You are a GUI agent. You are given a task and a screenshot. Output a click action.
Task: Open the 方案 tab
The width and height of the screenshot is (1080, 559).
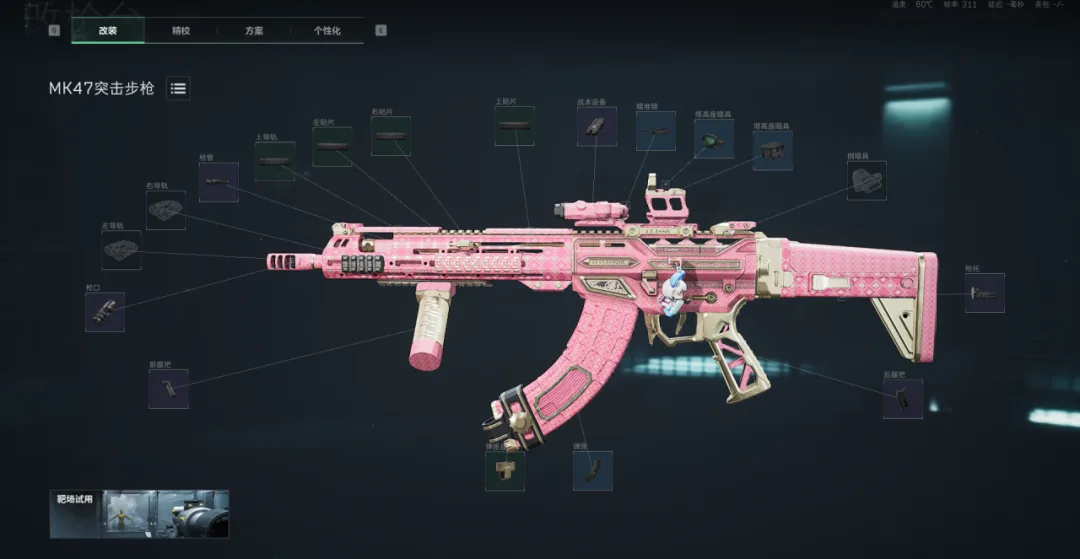click(x=254, y=31)
